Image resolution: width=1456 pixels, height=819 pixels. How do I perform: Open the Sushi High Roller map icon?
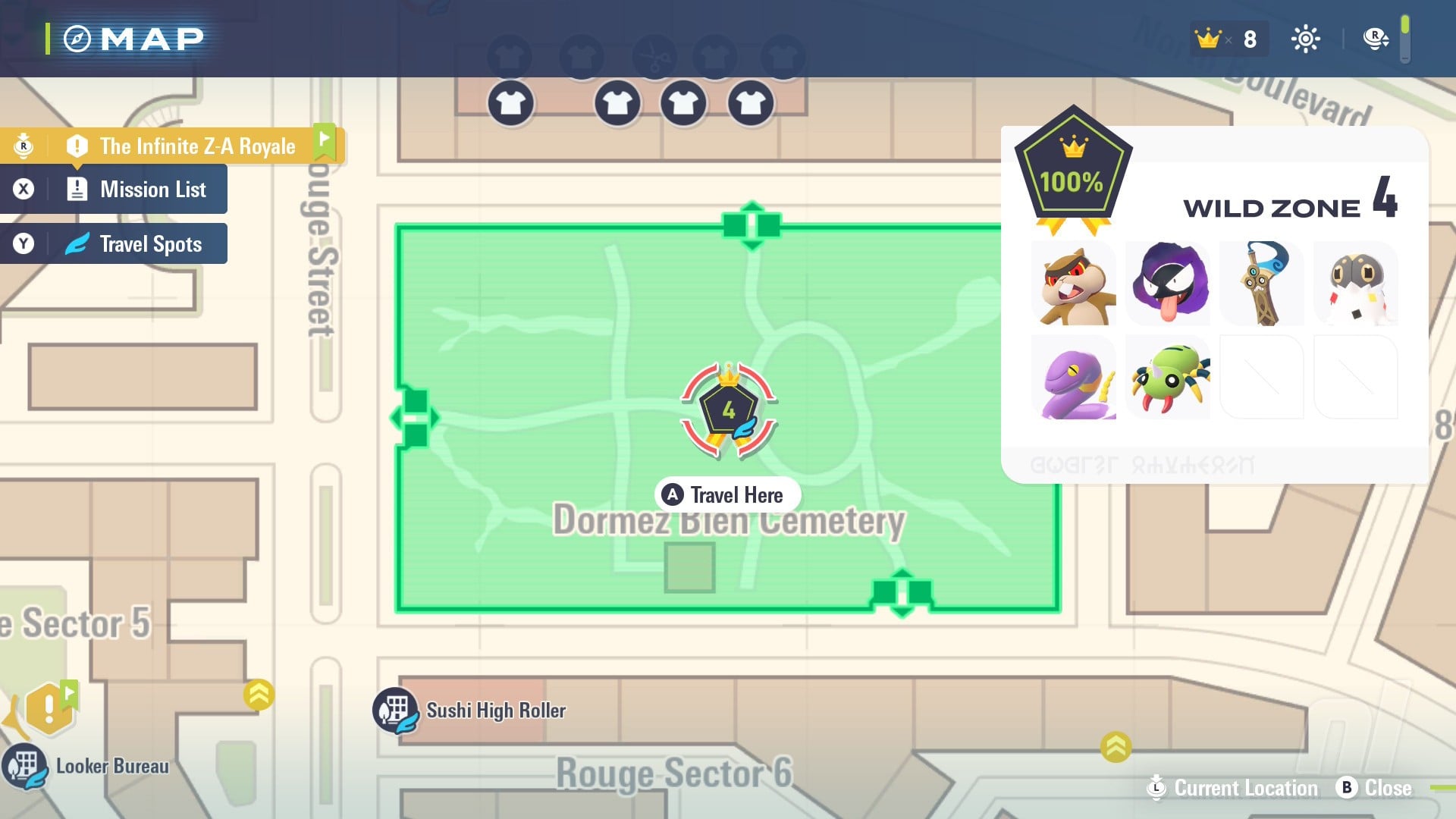tap(394, 710)
